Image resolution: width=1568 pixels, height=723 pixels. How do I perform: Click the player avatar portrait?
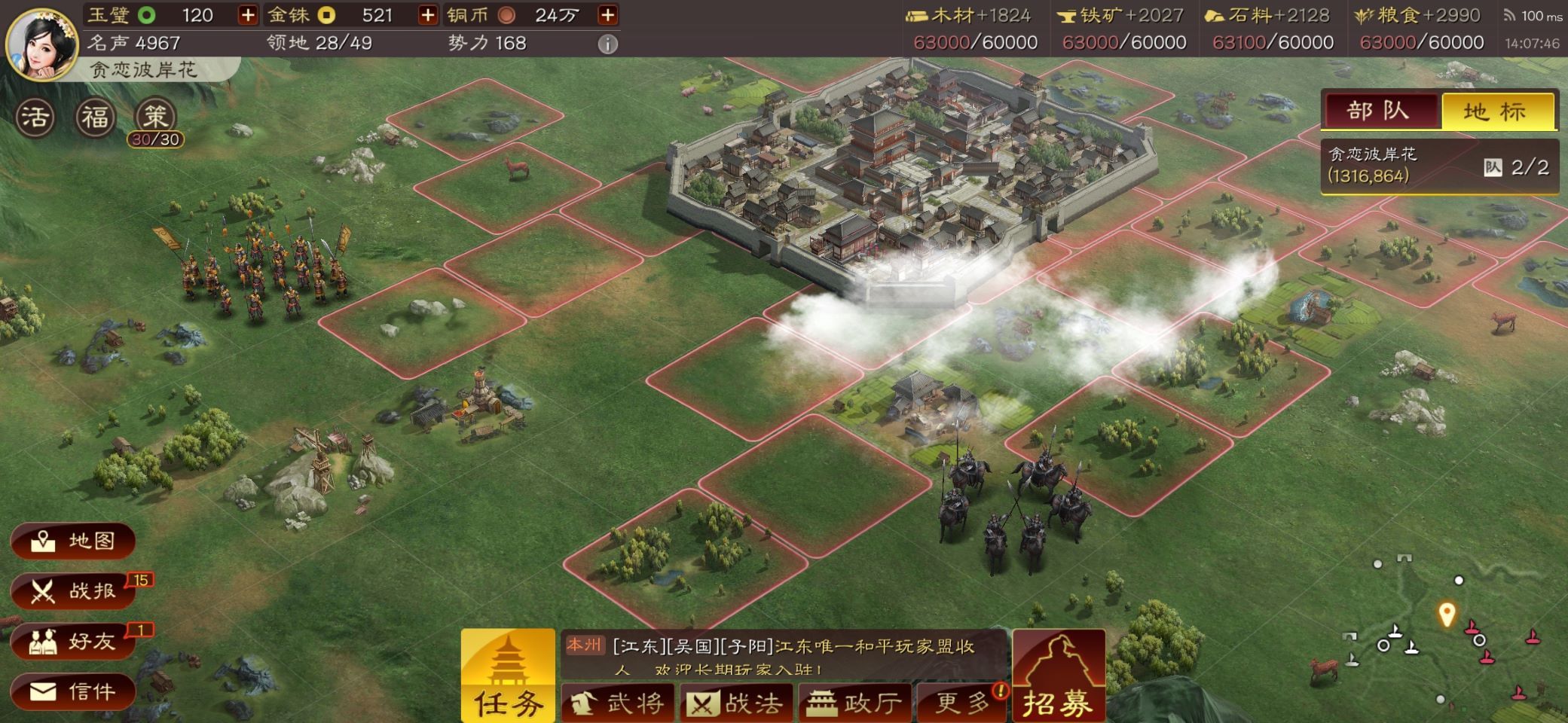(x=42, y=44)
